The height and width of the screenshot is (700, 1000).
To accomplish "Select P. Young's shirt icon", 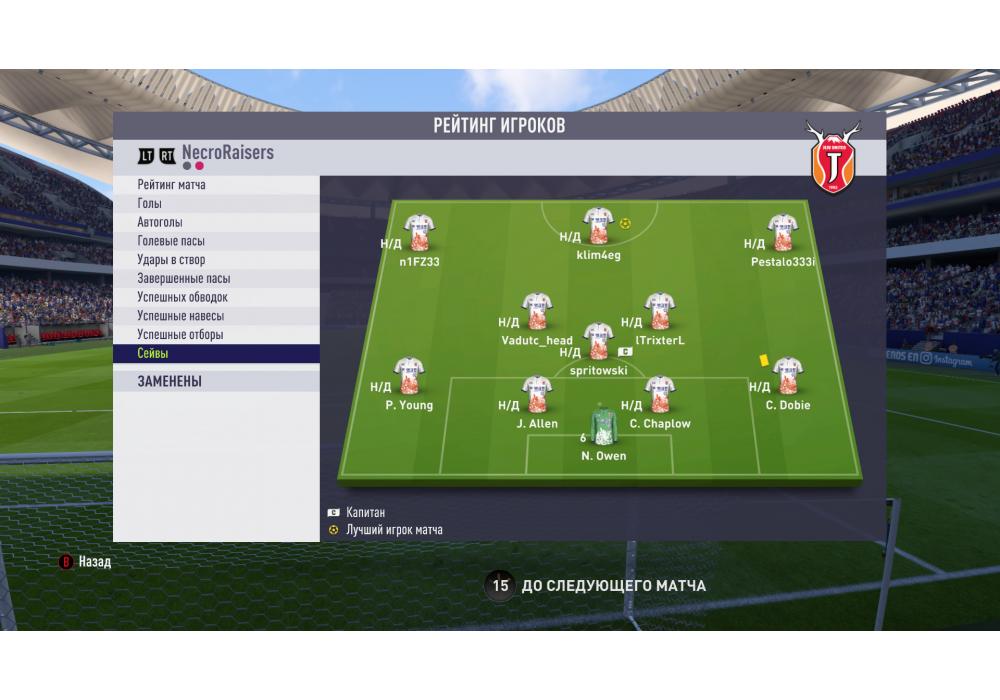I will pos(408,377).
